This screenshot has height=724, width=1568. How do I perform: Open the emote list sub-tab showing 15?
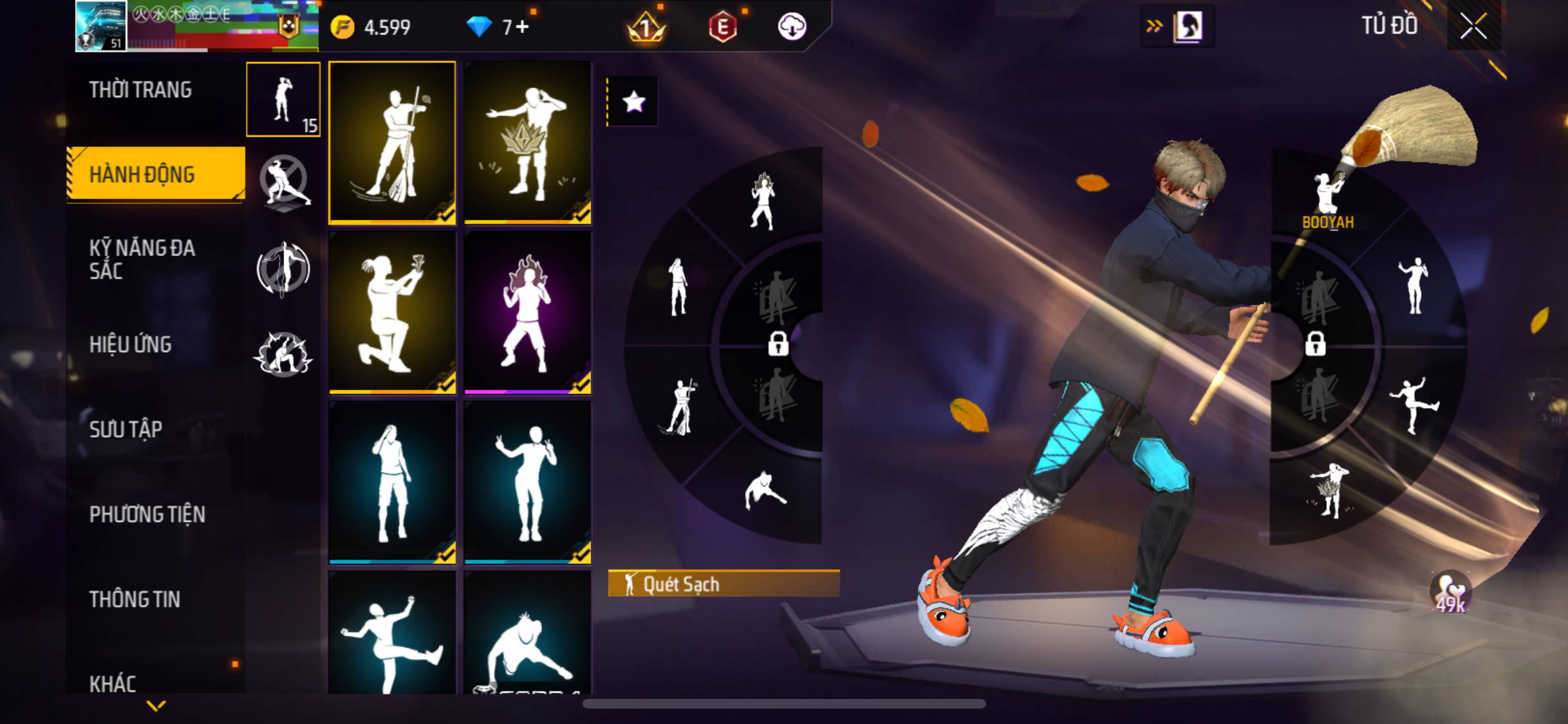(283, 100)
